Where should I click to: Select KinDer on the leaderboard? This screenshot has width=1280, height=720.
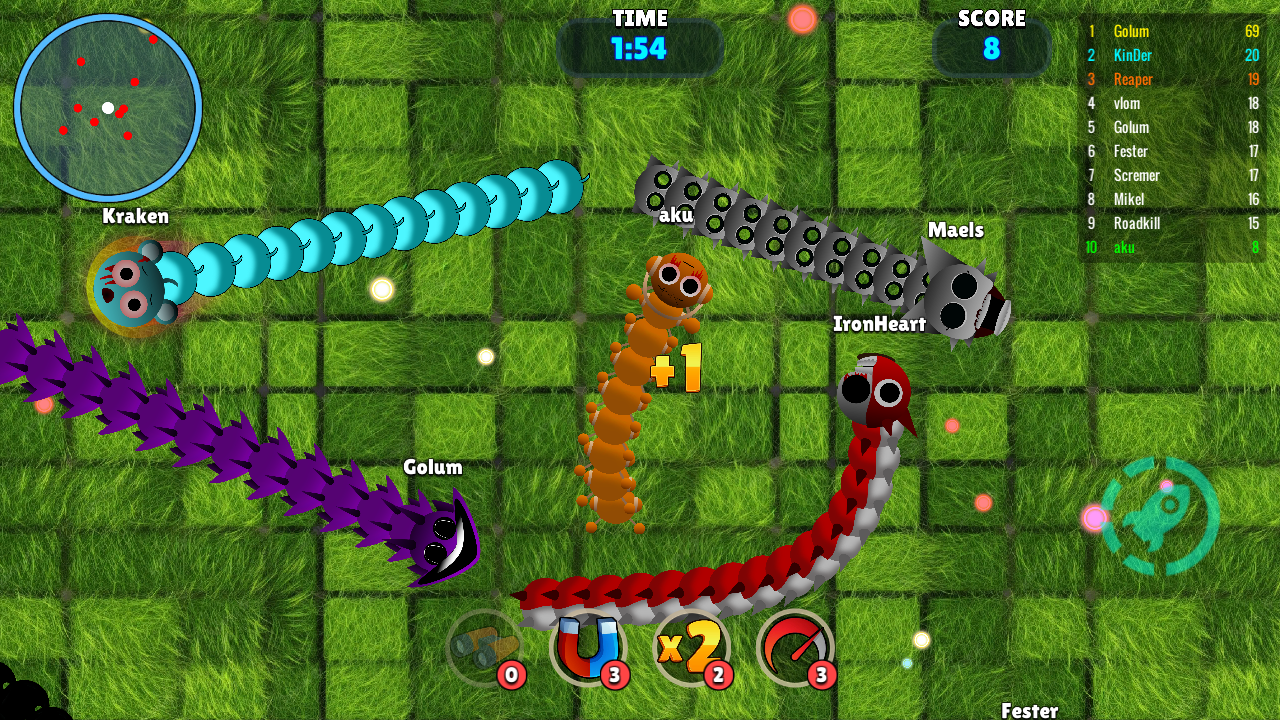coord(1135,55)
